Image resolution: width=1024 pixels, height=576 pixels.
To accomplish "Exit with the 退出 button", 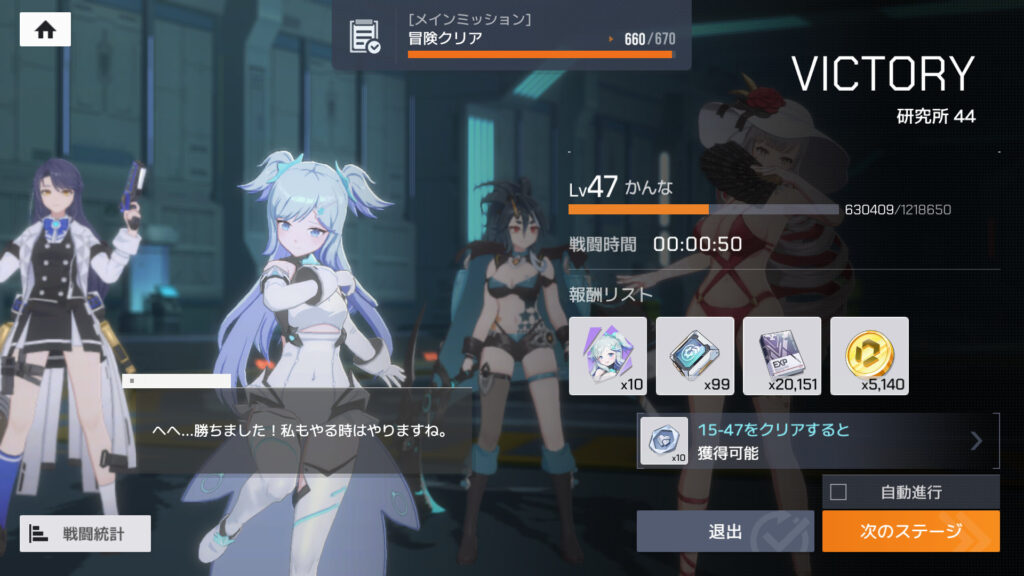I will [725, 531].
